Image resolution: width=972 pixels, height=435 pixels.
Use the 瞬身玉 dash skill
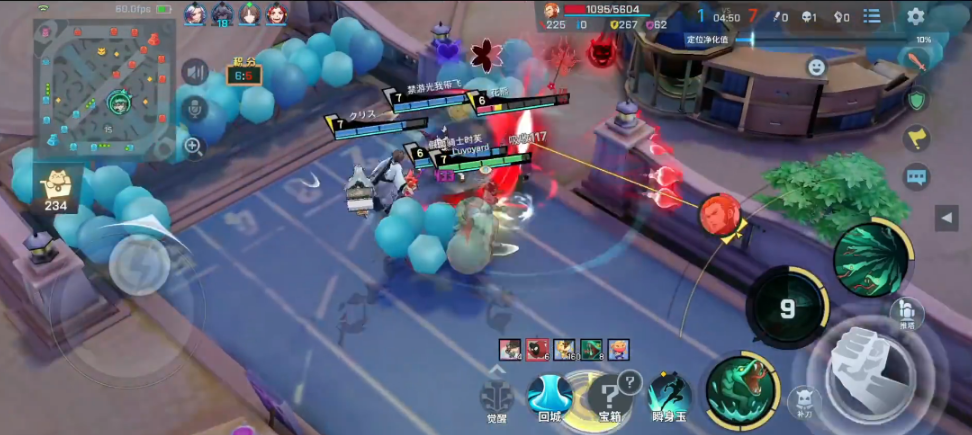click(x=669, y=395)
